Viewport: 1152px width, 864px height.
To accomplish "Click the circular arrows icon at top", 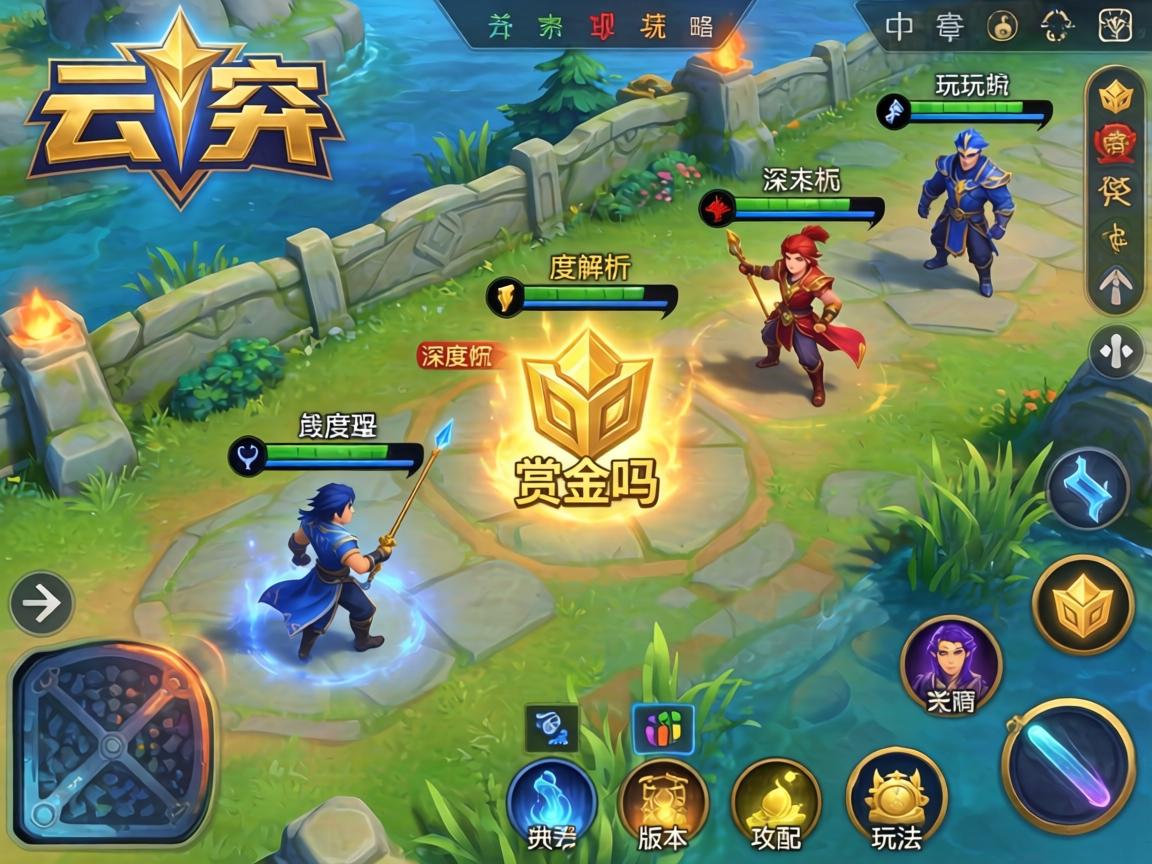I will (1057, 26).
